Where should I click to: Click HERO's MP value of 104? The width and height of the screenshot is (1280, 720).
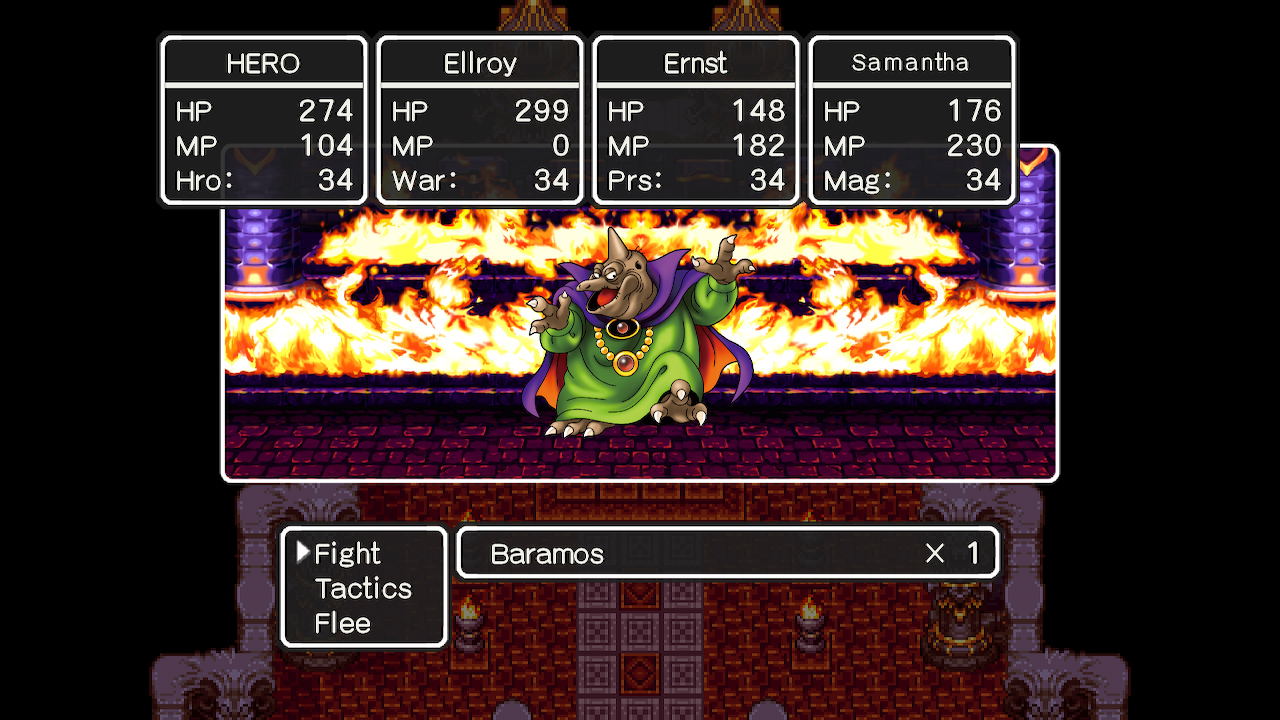[328, 146]
